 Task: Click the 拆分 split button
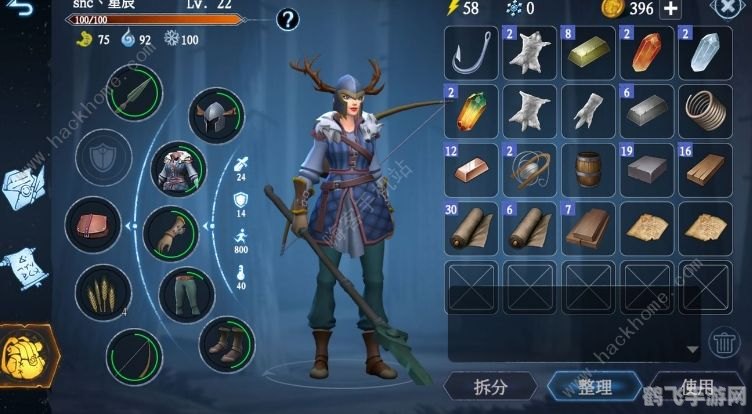[489, 387]
